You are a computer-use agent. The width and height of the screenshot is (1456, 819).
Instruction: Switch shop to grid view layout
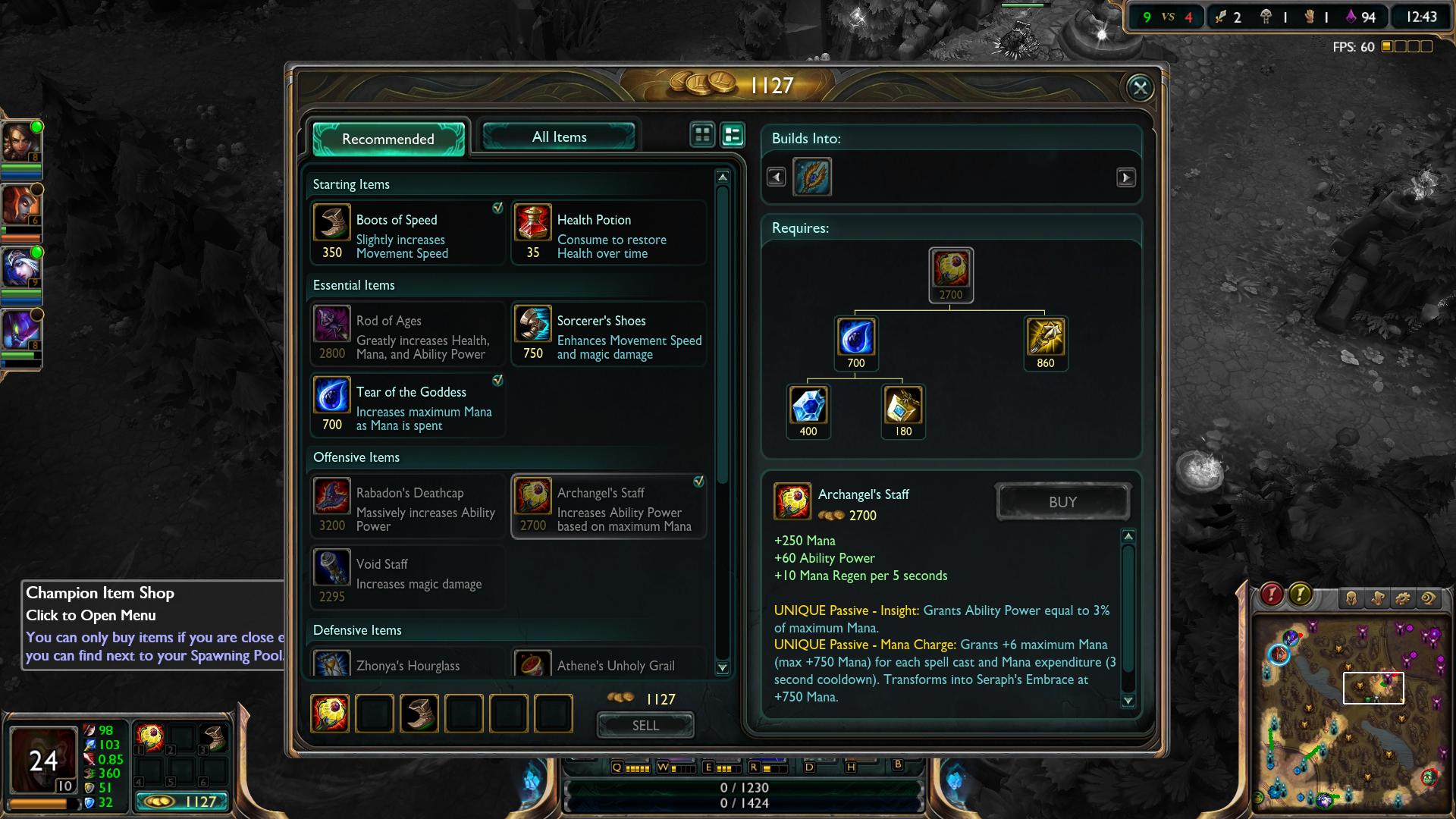tap(702, 135)
